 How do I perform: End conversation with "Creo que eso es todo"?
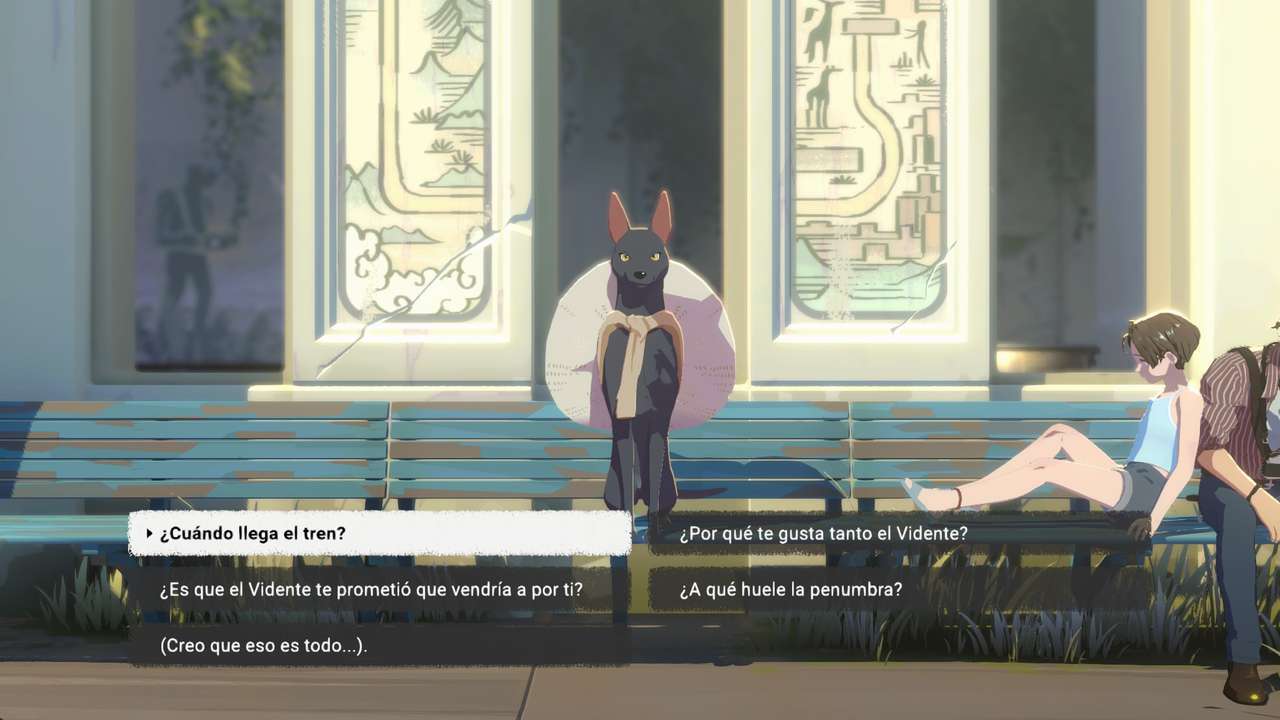(x=264, y=646)
